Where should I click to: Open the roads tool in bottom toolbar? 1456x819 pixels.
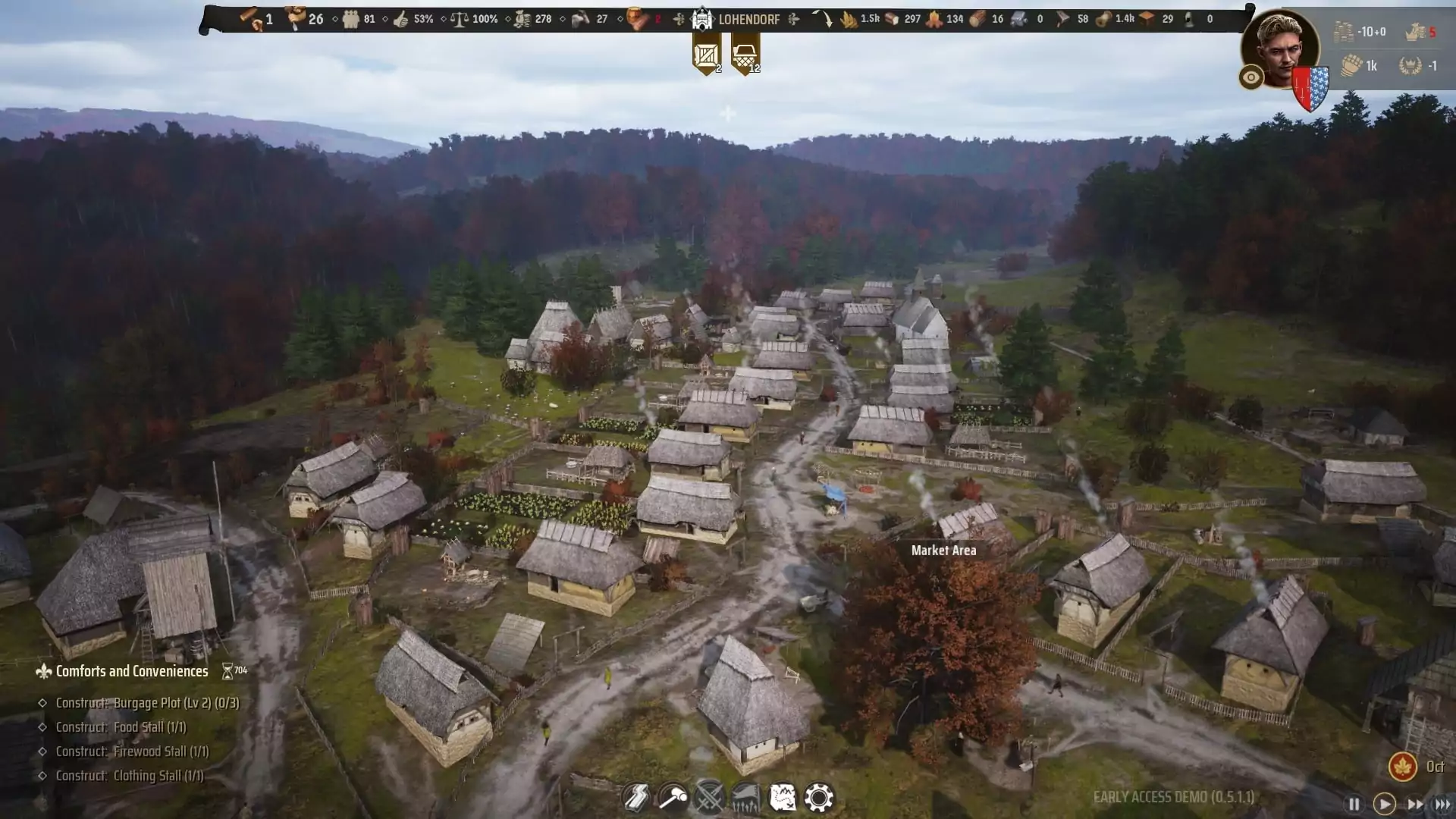[635, 798]
